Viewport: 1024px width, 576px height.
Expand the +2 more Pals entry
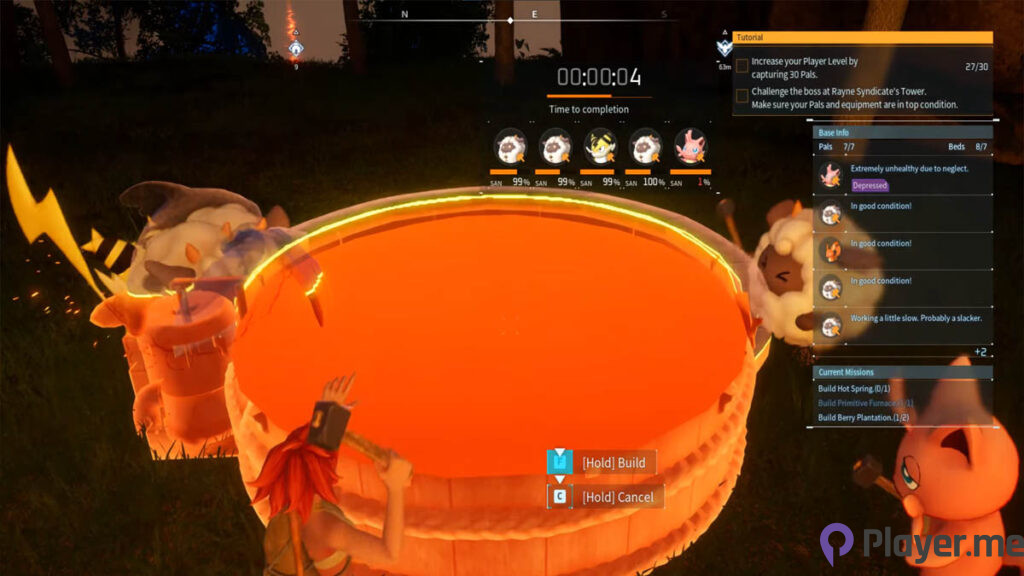(979, 352)
